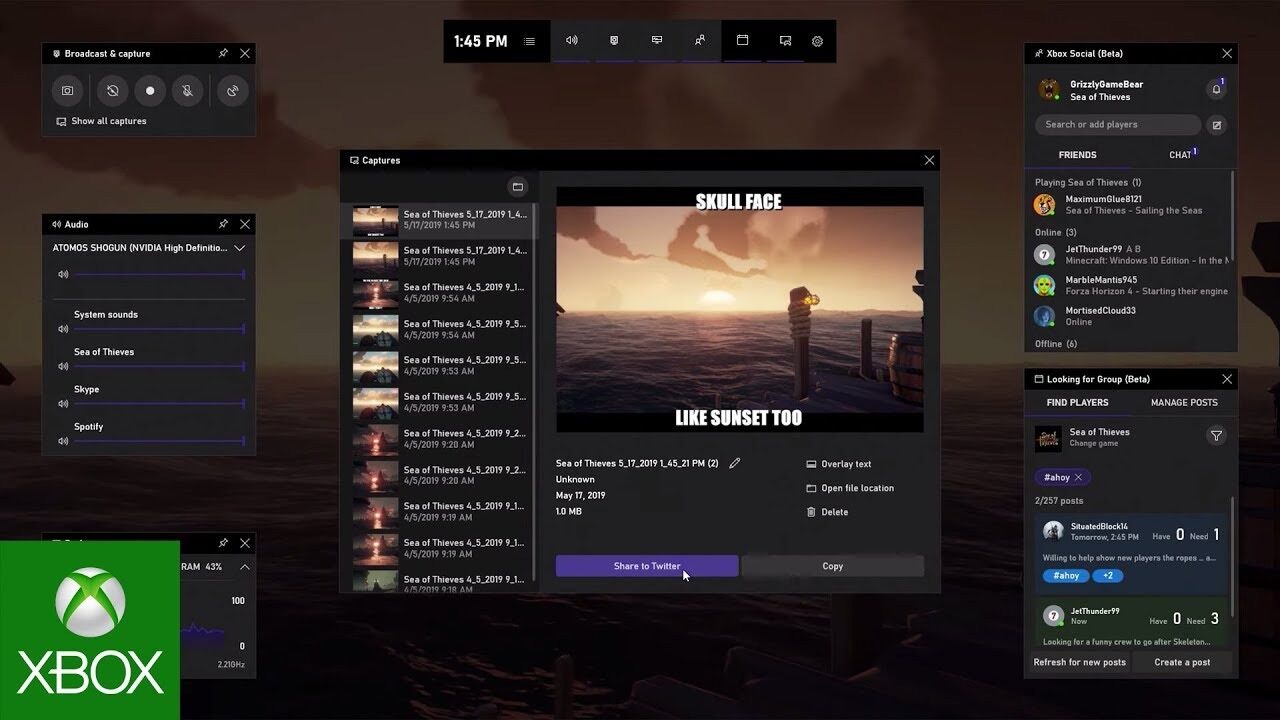Pin the Audio panel
This screenshot has height=720, width=1280.
point(223,224)
